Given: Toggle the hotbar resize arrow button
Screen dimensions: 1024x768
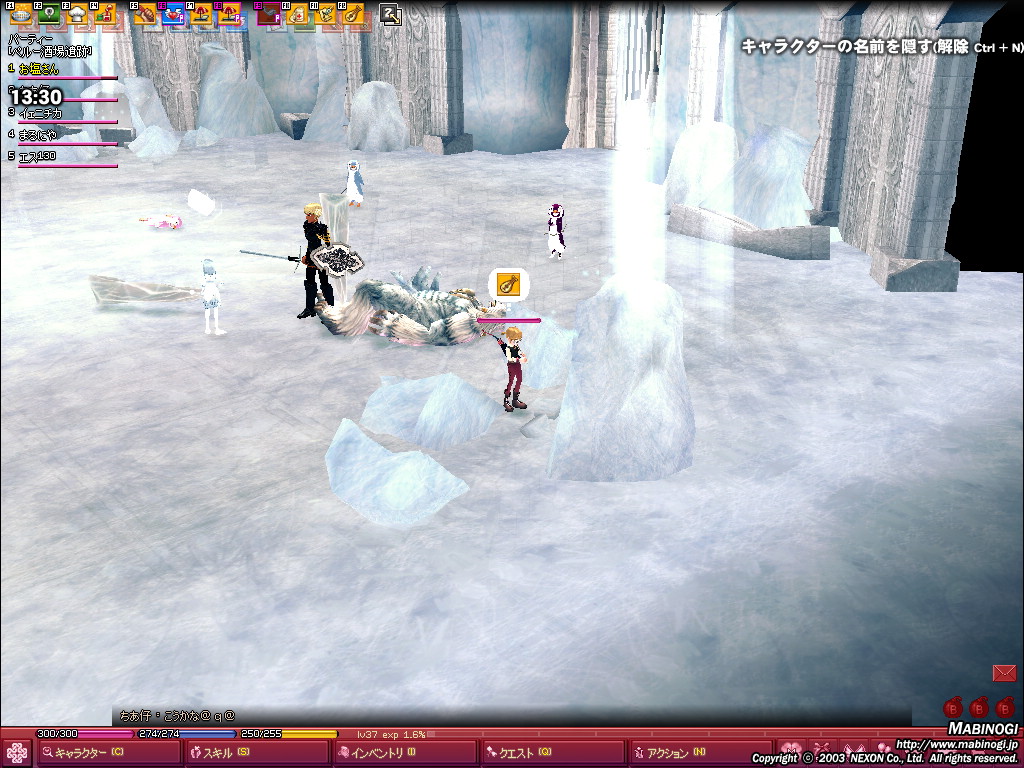Looking at the screenshot, I should click(391, 14).
